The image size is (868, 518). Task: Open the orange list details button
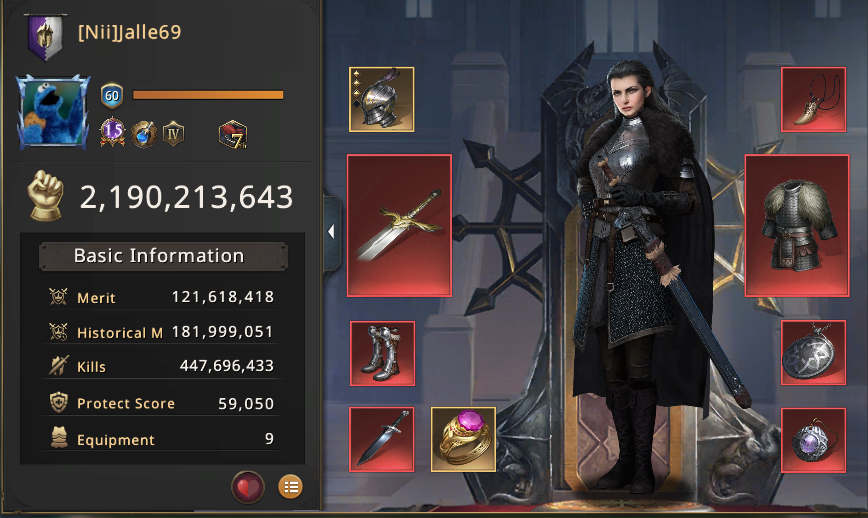tap(290, 487)
